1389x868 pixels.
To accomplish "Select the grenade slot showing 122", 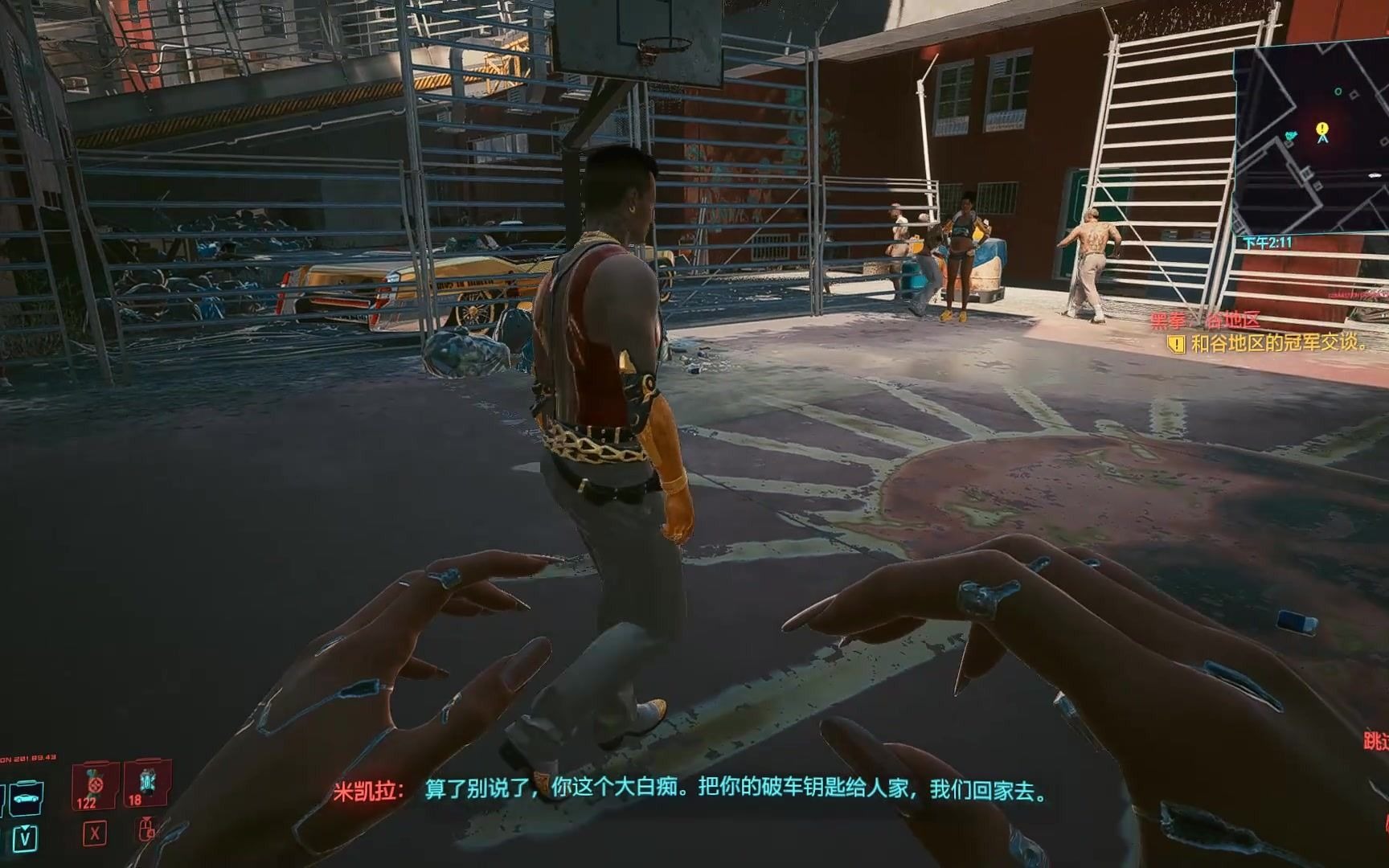I will (x=94, y=785).
